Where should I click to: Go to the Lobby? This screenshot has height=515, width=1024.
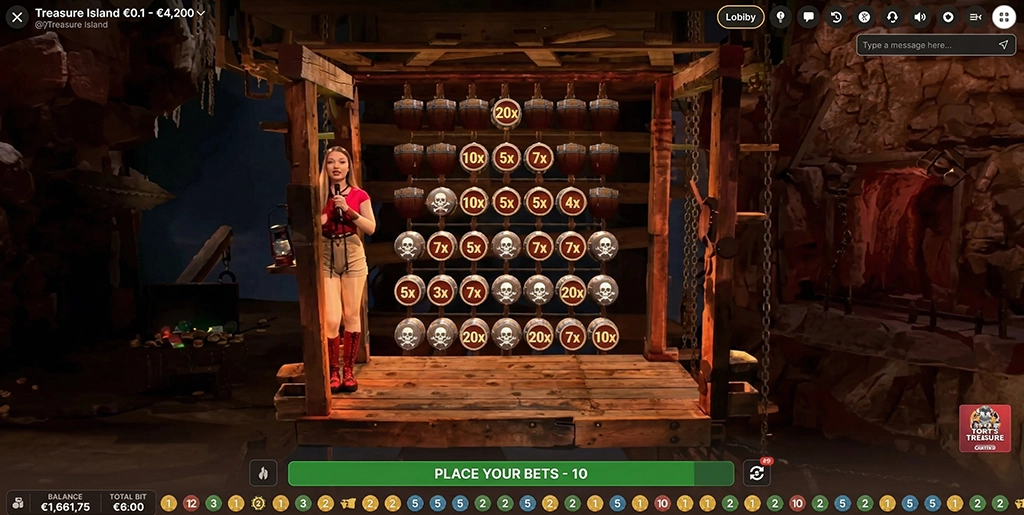coord(740,17)
